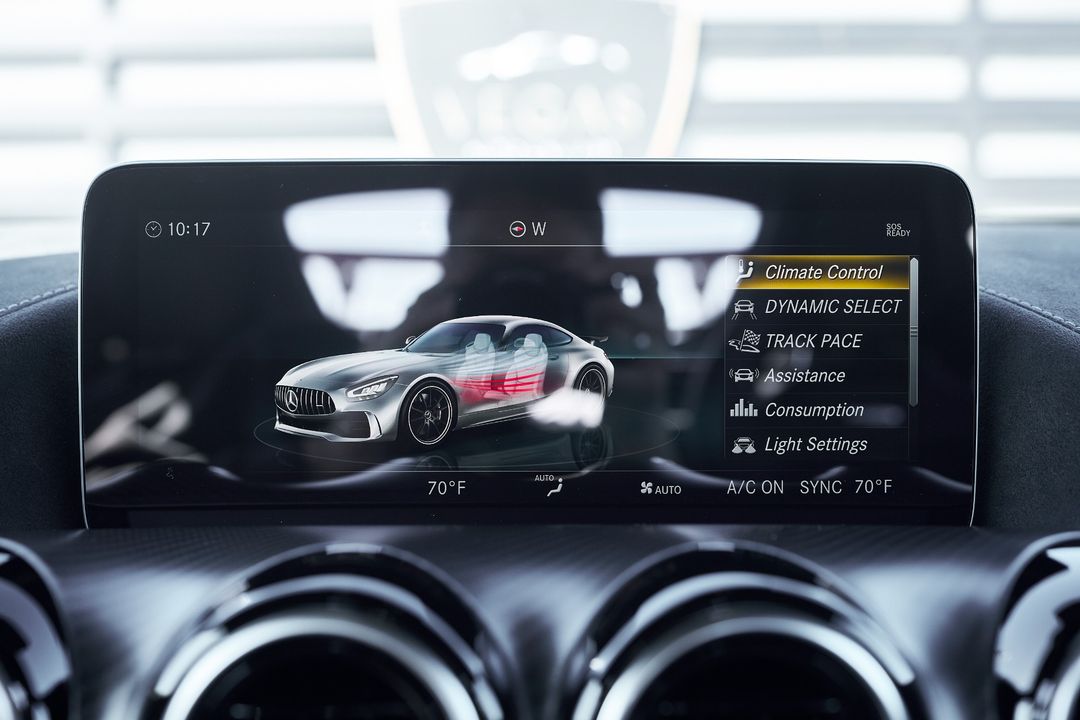Adjust the left 70°F temperature setting

click(446, 488)
